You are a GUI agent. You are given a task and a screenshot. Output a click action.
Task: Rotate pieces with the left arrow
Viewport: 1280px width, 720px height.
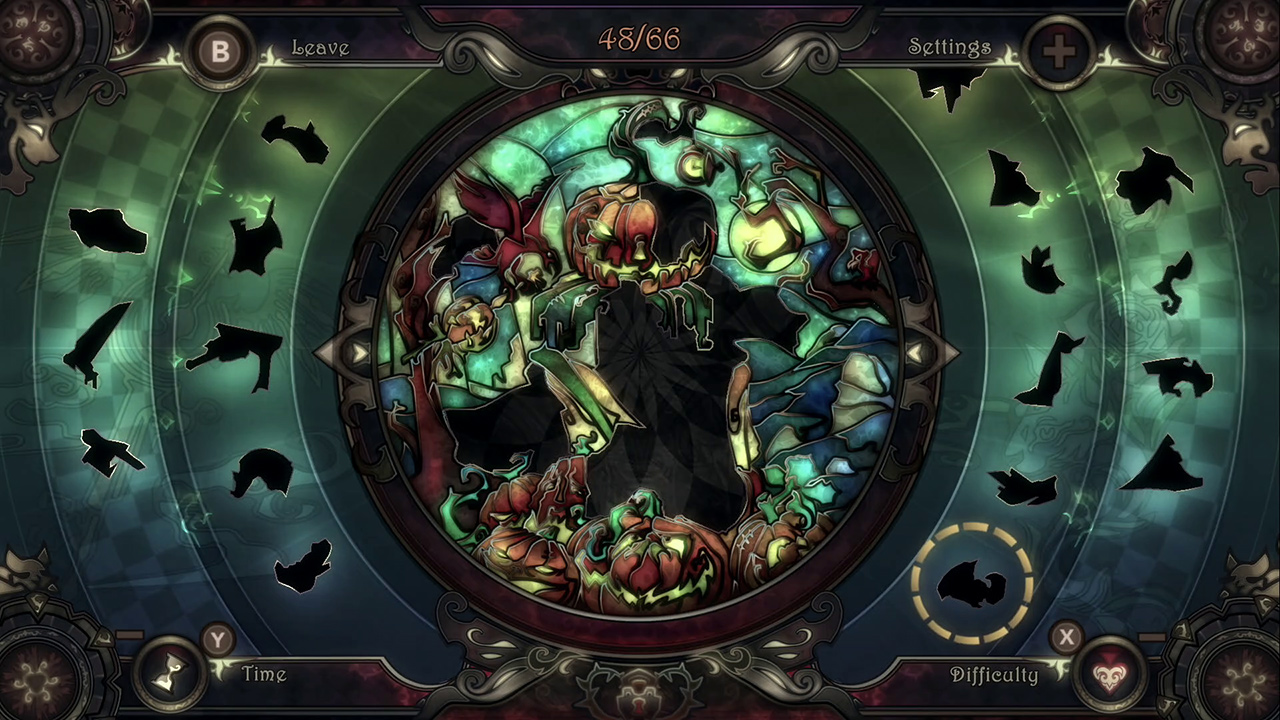pos(358,352)
